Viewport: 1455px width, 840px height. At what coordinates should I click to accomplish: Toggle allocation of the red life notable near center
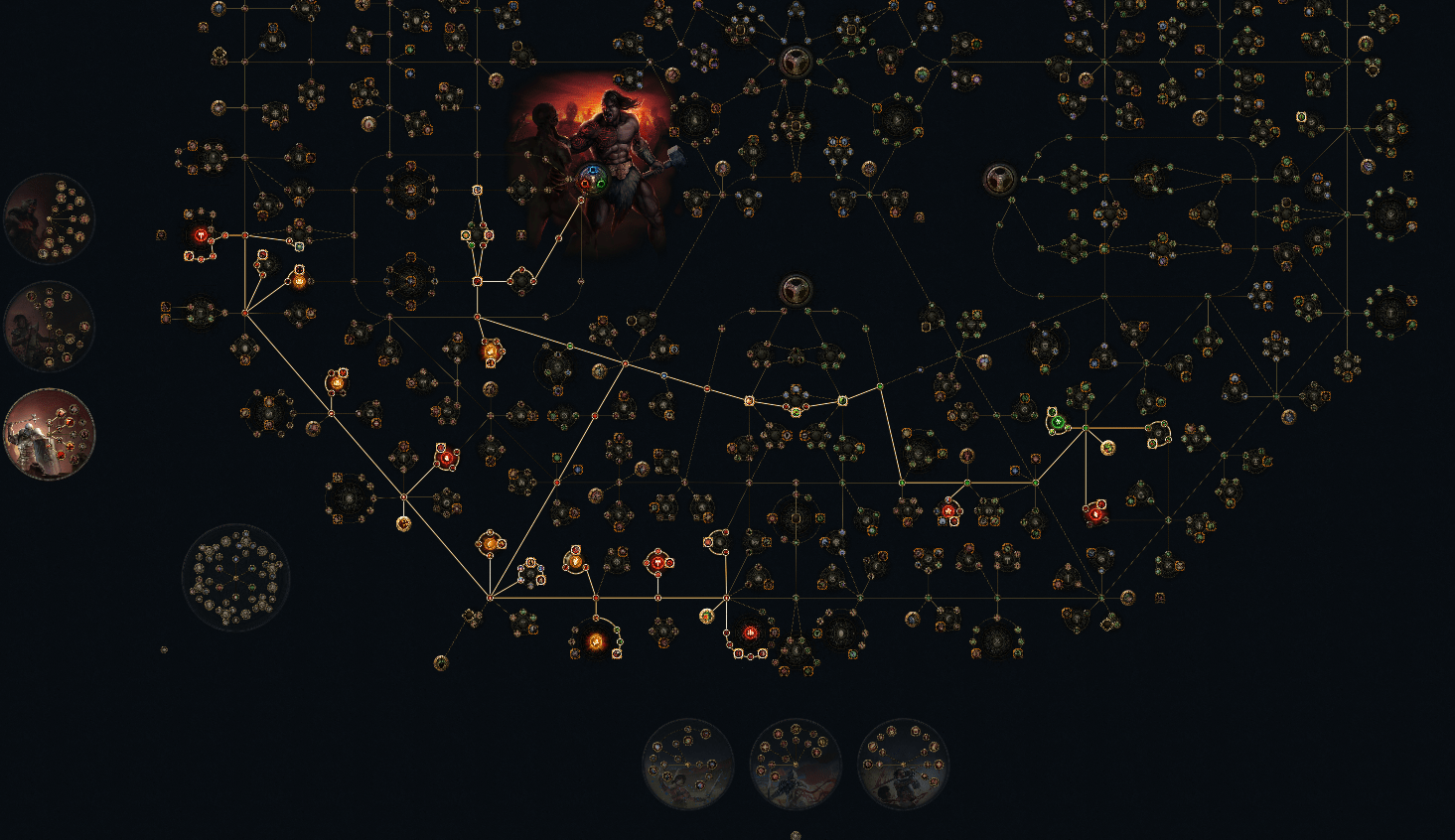(x=448, y=456)
